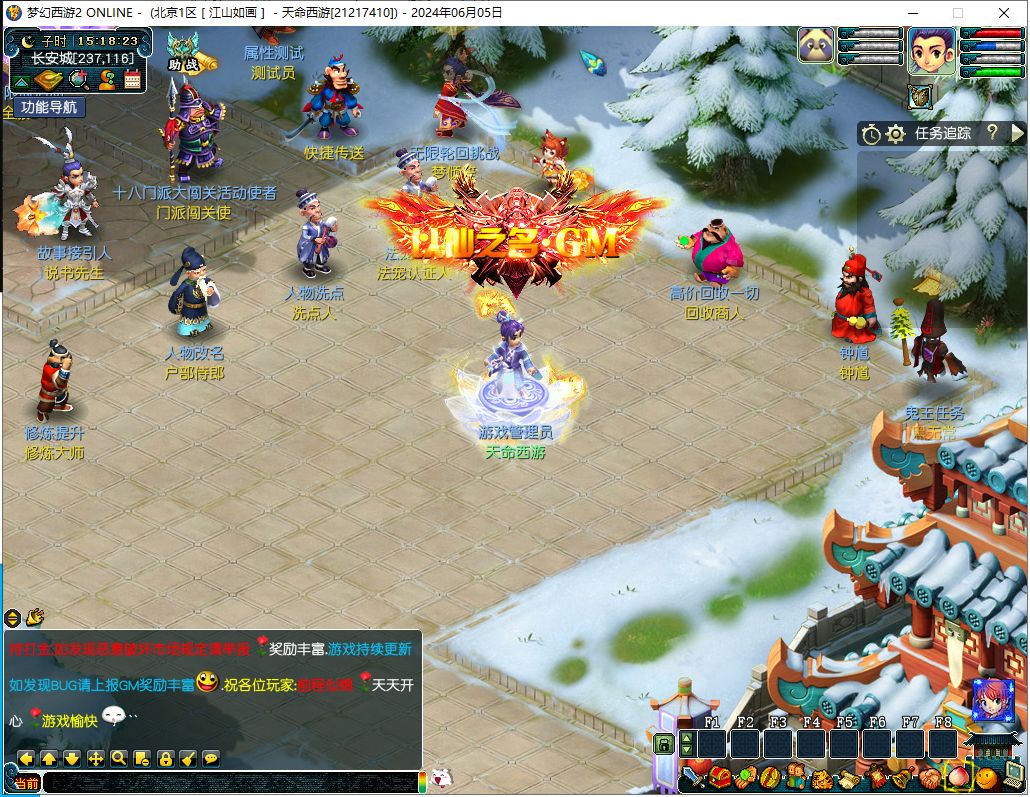Select the pet portrait icon
Screen dimensions: 1030x797
pyautogui.click(x=815, y=45)
